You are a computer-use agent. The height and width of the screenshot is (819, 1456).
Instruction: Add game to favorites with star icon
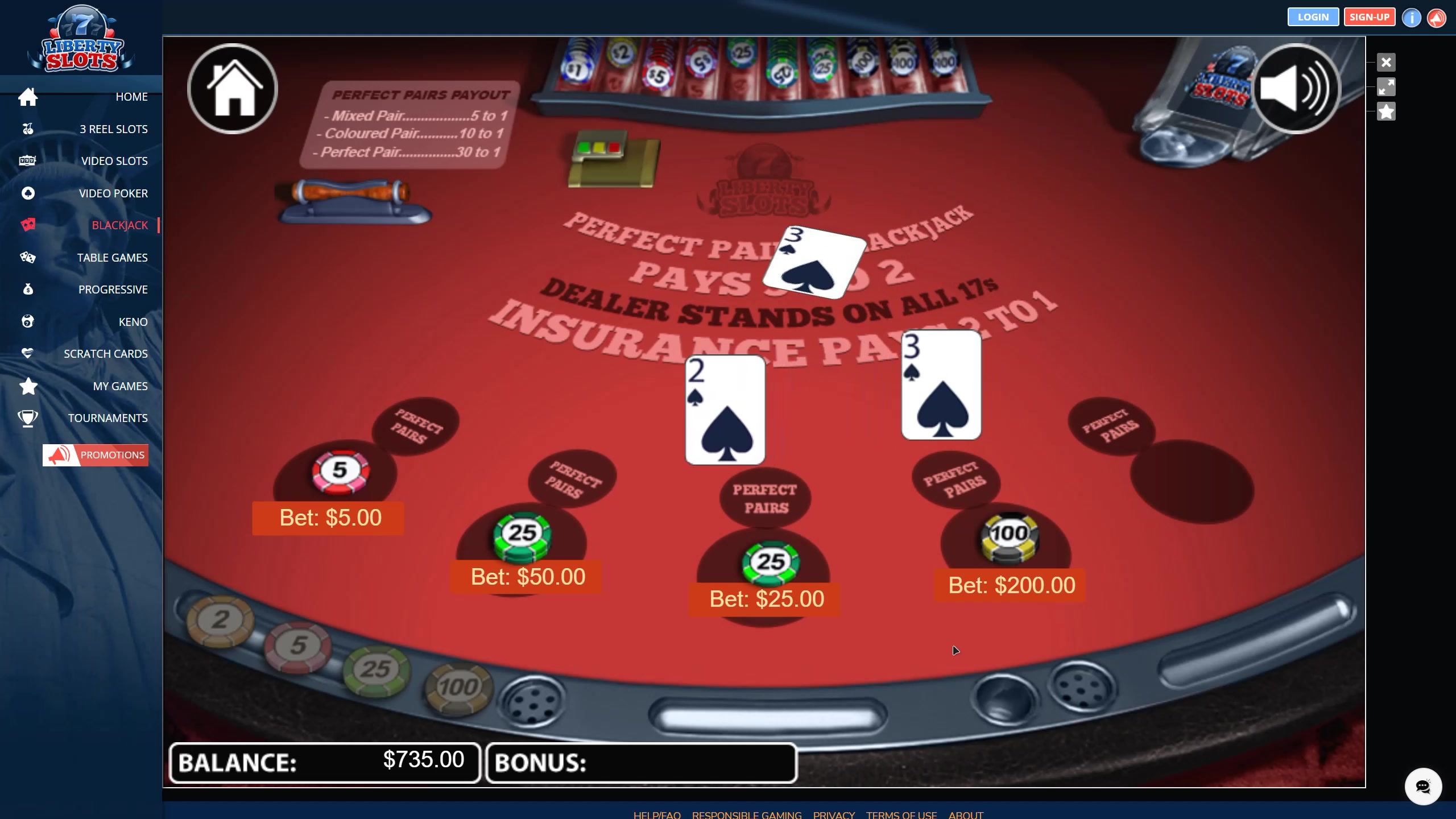1386,111
